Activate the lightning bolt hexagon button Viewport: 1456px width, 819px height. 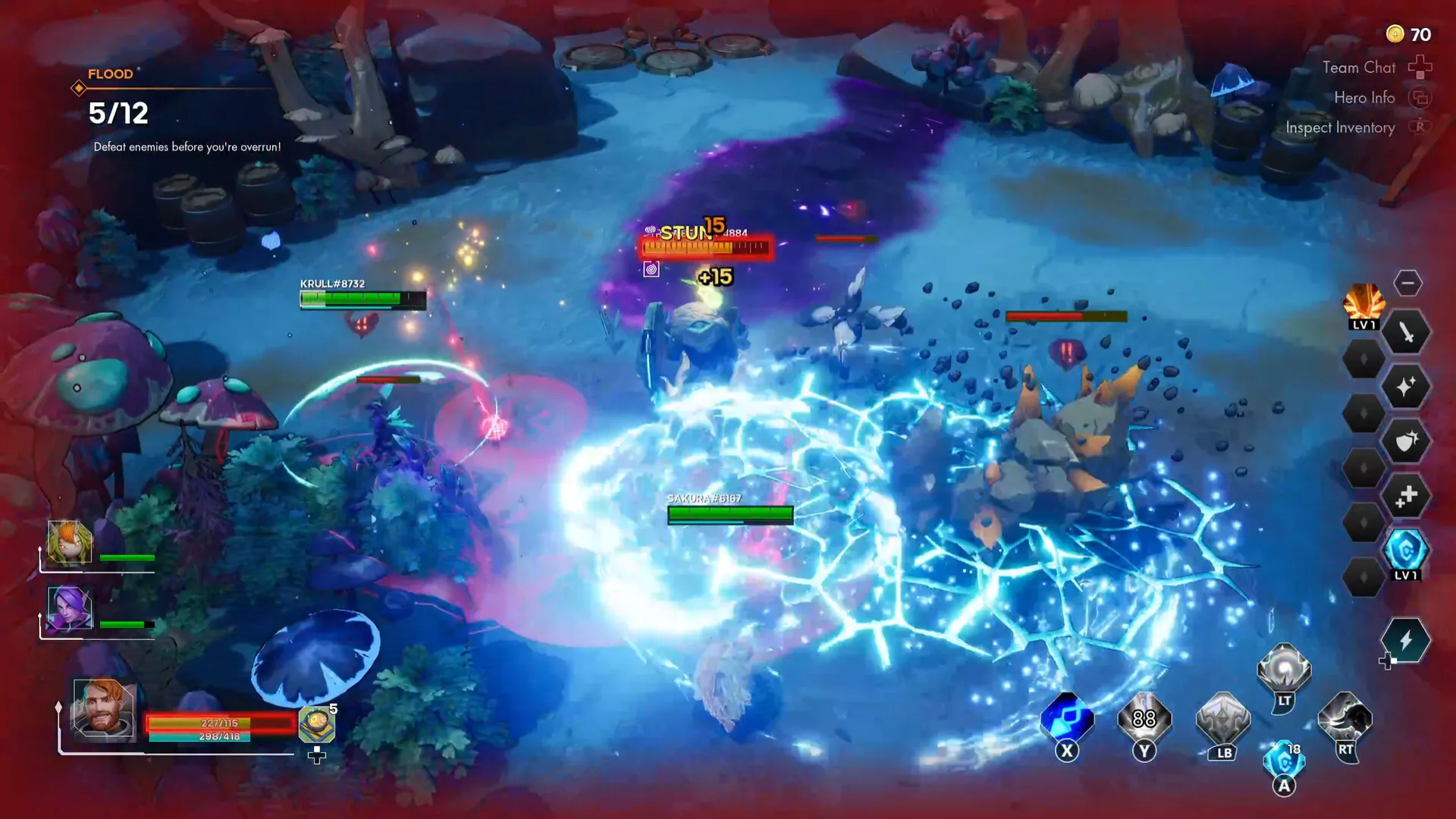(1405, 641)
